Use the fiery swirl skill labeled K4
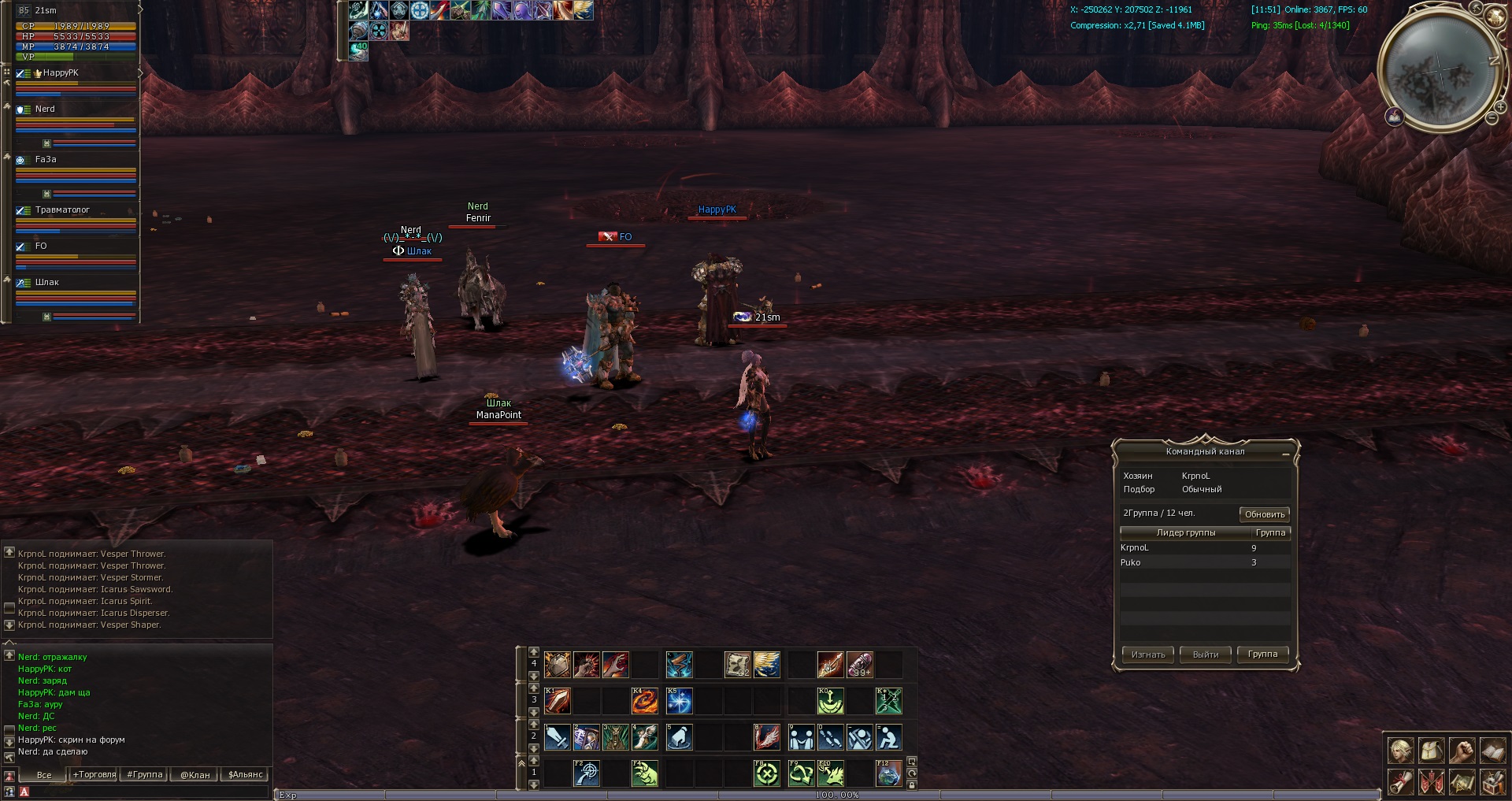This screenshot has width=1512, height=801. click(x=645, y=701)
